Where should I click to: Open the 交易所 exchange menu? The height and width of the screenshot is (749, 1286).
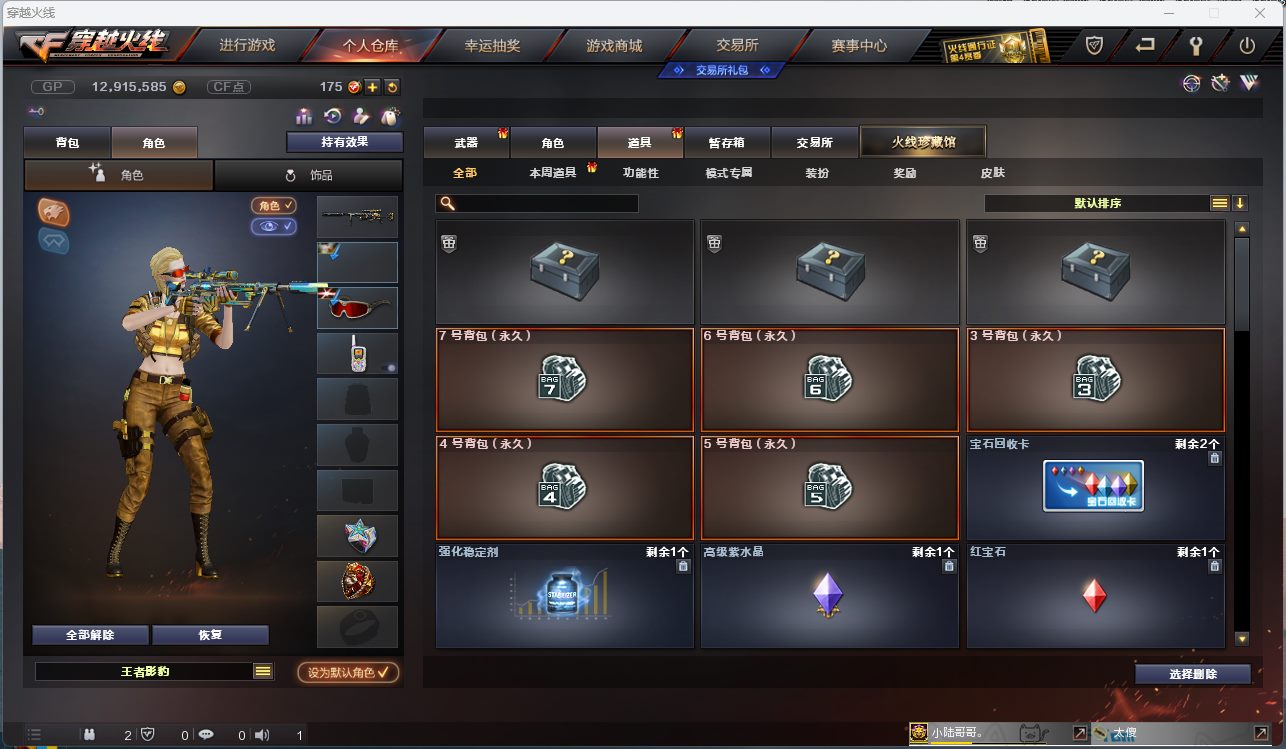(737, 46)
